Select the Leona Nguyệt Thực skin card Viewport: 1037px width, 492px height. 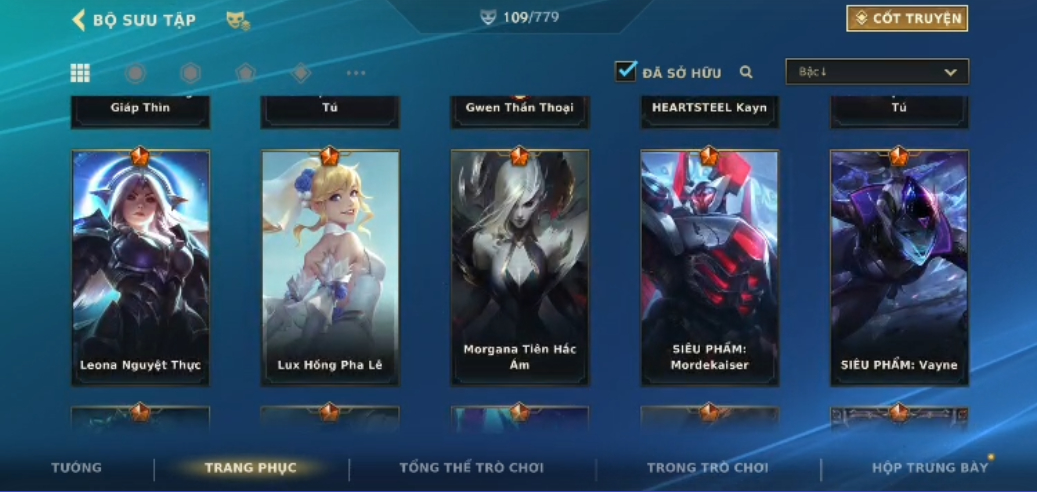pos(140,268)
